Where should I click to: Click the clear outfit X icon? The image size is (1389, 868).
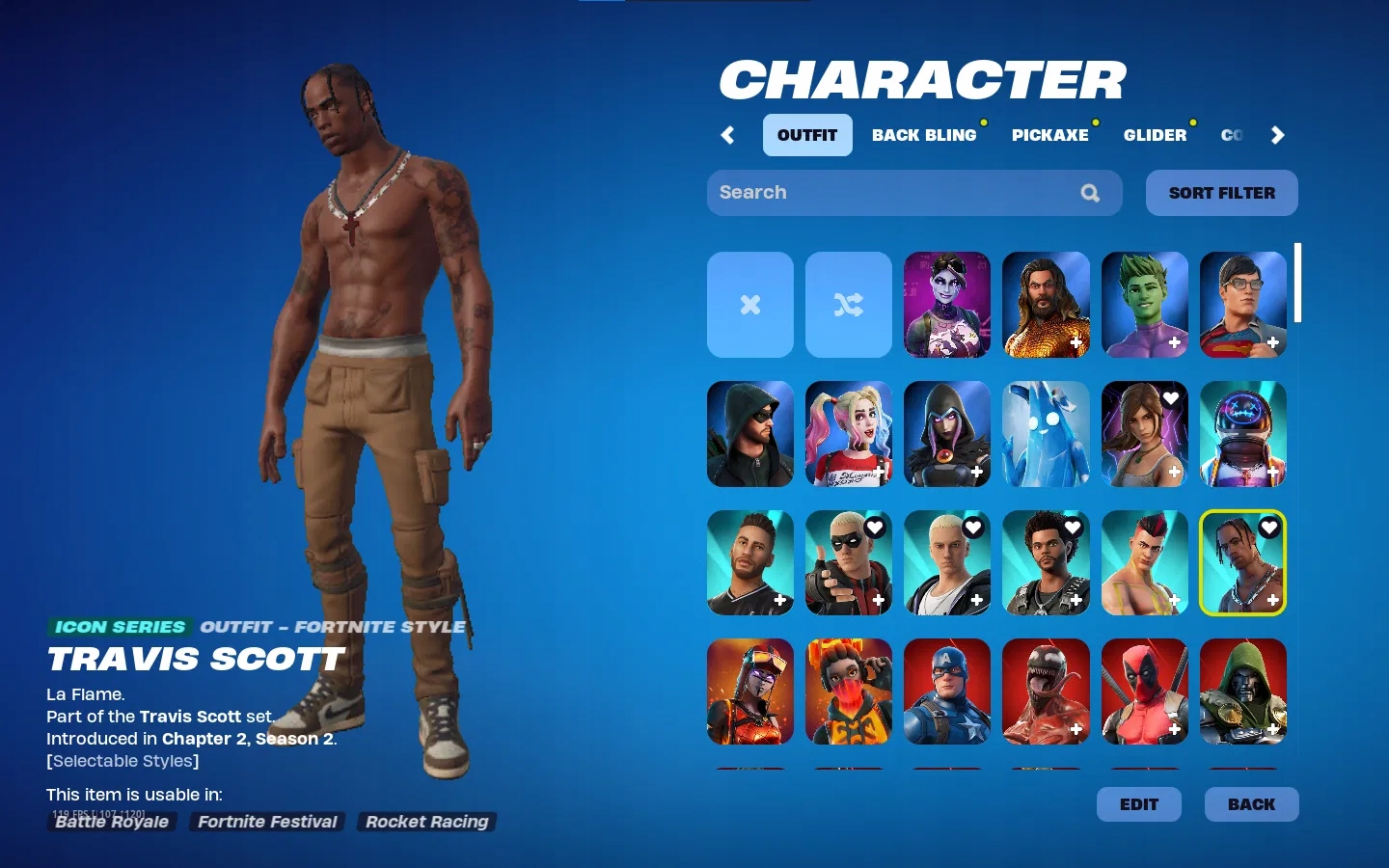749,304
